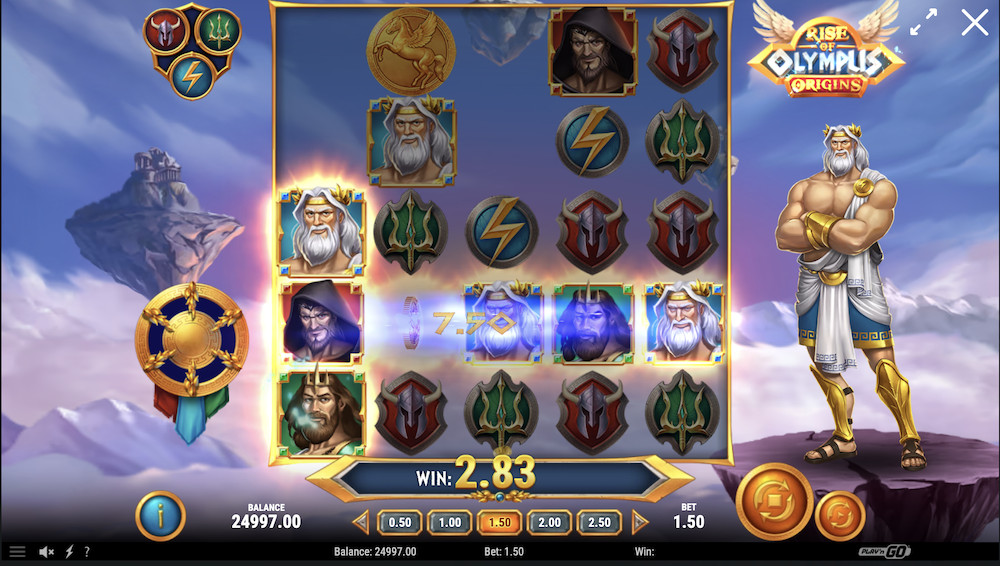Pick the 2.50 bet amount
Image resolution: width=1000 pixels, height=566 pixels.
click(599, 522)
